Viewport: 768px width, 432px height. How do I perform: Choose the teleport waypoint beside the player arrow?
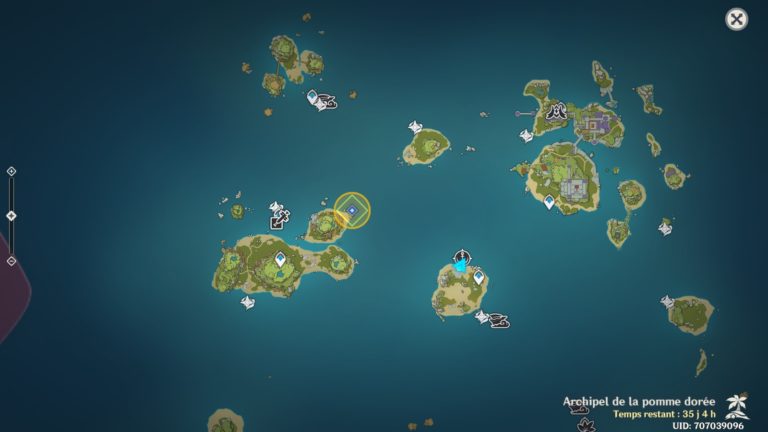coord(478,277)
